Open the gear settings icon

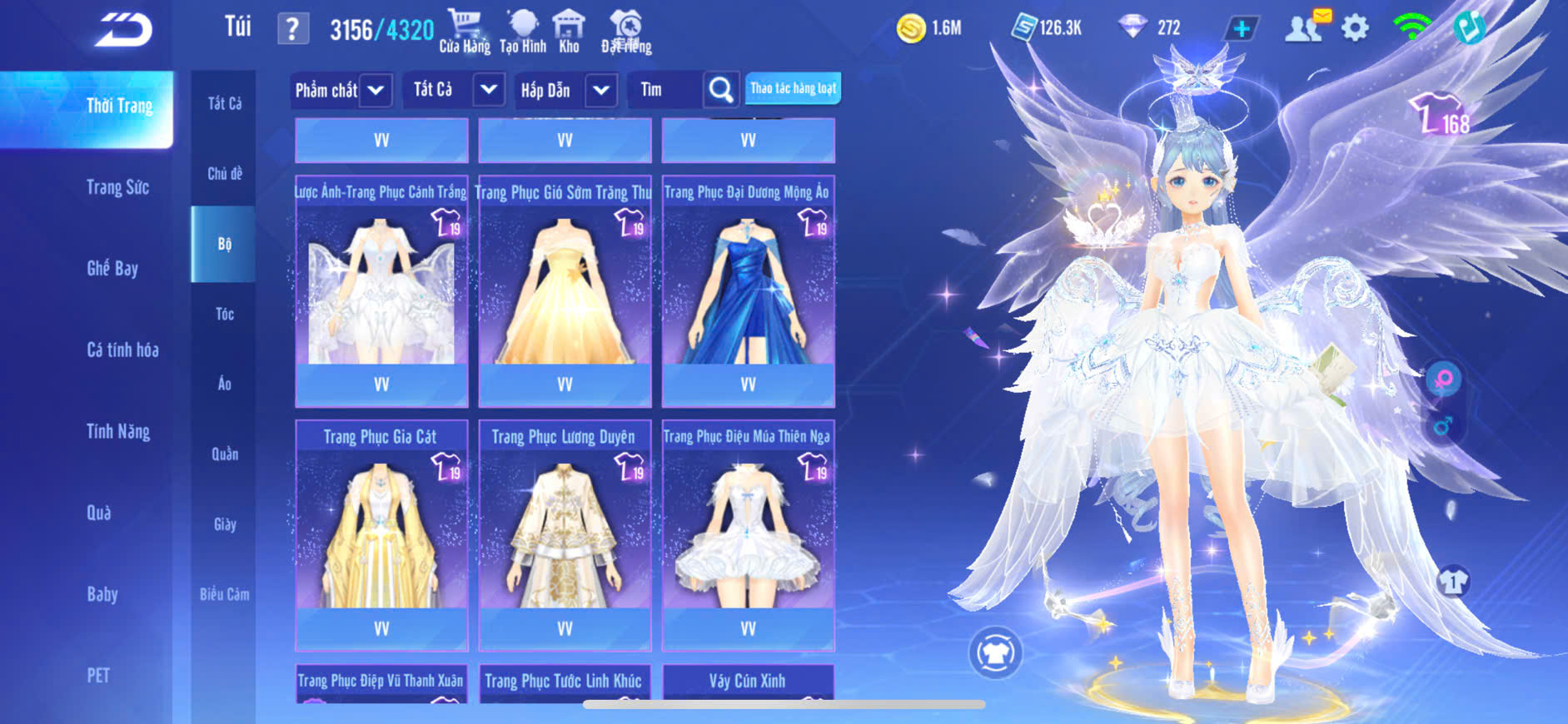tap(1355, 28)
